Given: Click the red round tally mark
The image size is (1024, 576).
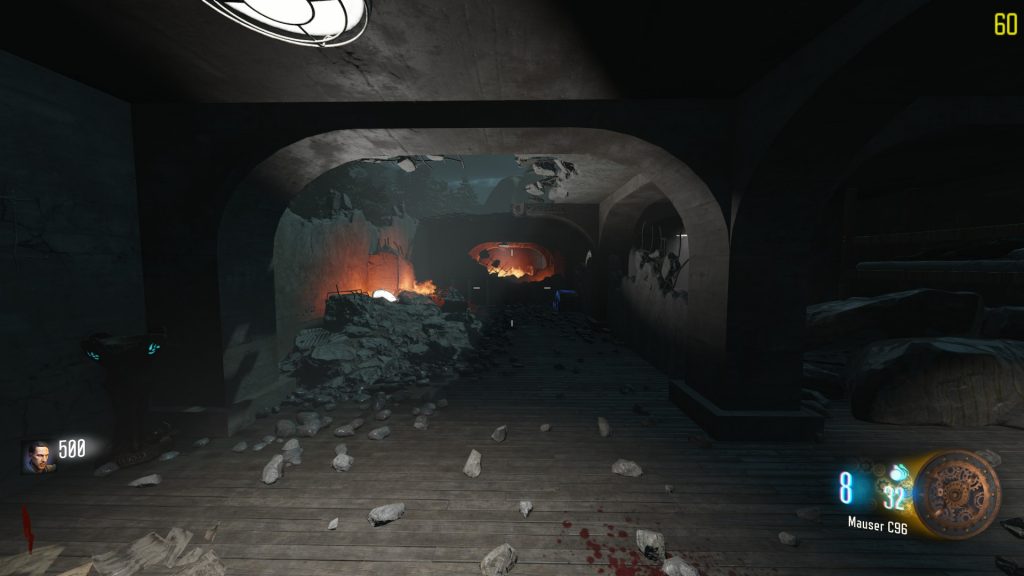Looking at the screenshot, I should coord(27,528).
